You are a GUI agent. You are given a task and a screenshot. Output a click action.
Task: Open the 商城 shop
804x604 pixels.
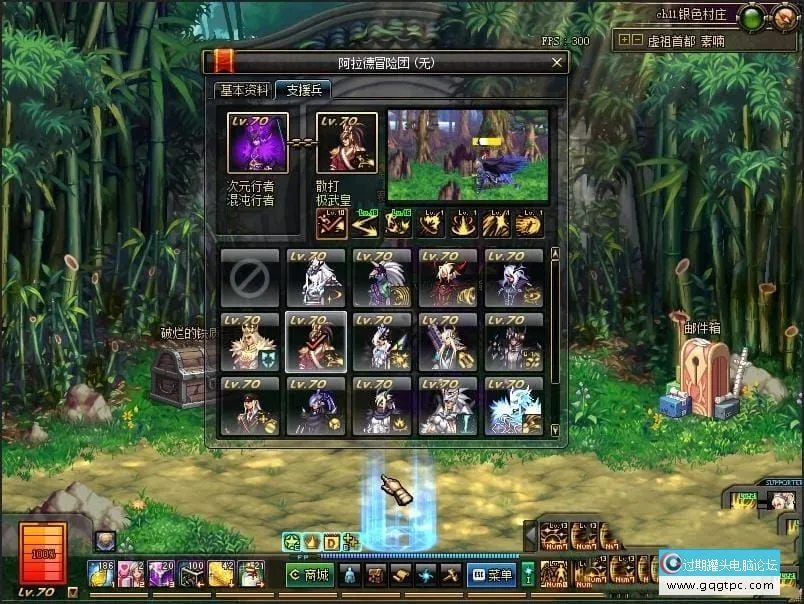(x=310, y=575)
